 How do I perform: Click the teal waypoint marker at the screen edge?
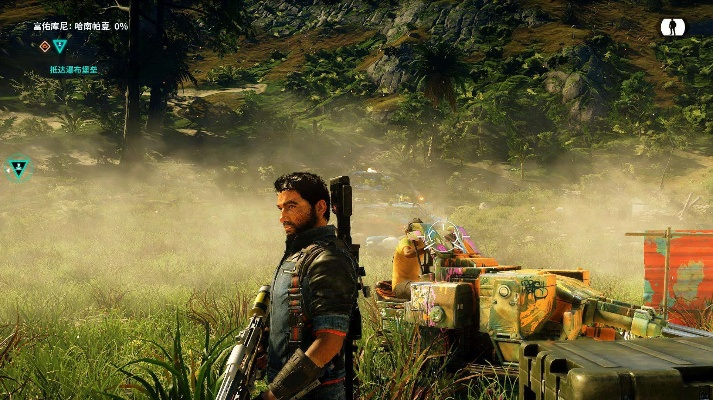pos(18,169)
